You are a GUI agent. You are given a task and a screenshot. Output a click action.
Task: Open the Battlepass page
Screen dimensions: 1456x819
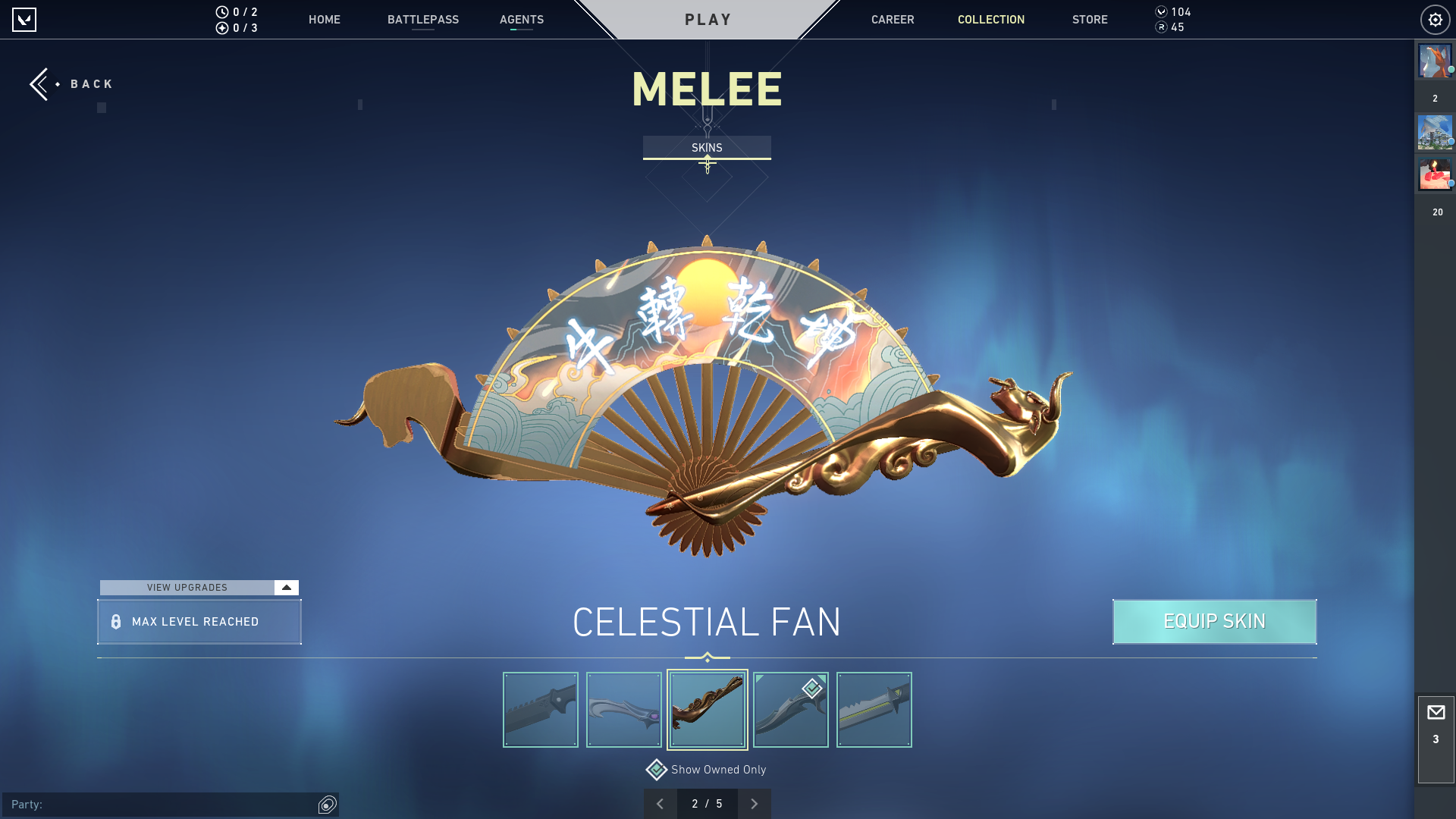pyautogui.click(x=422, y=20)
